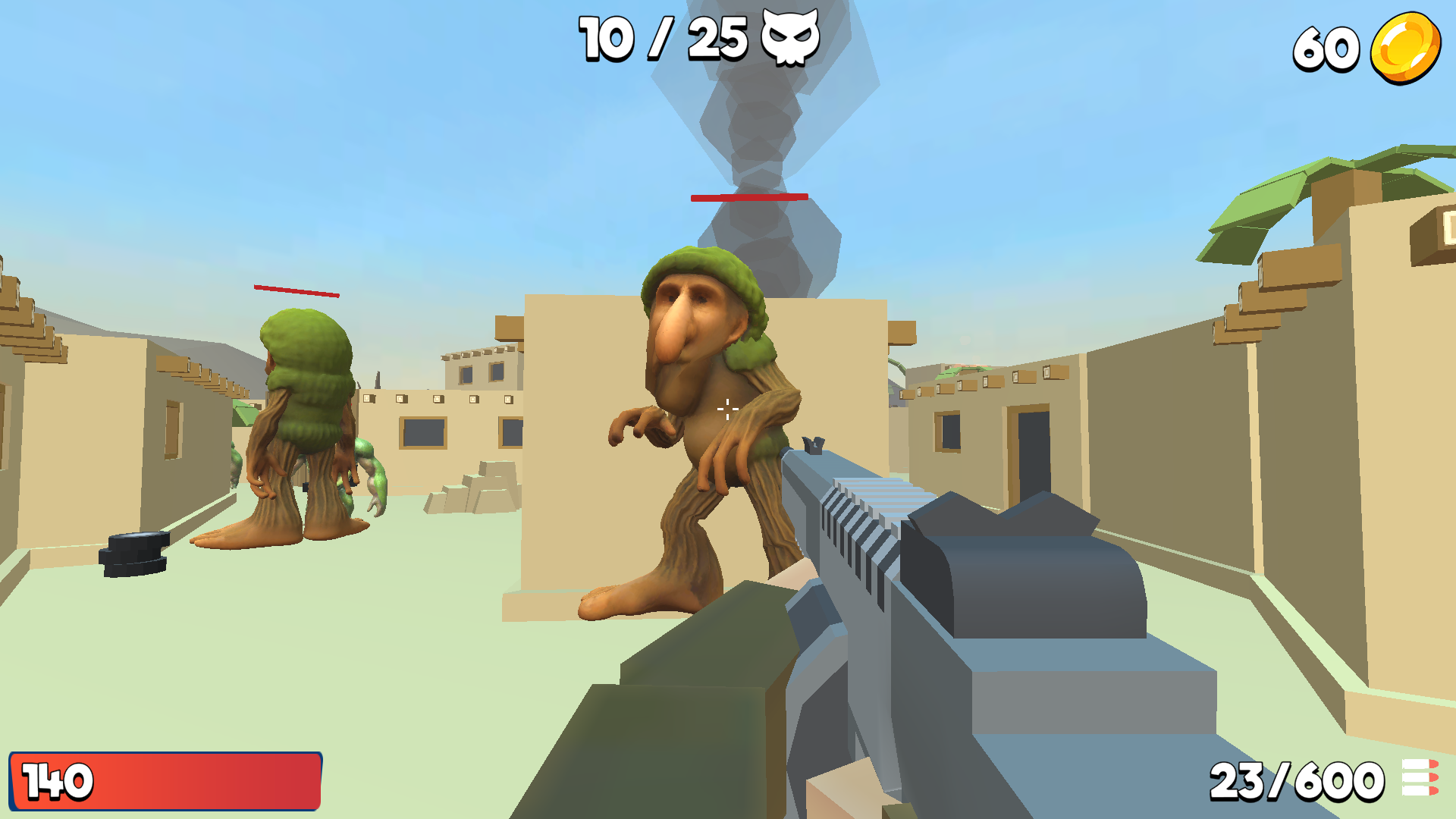This screenshot has height=819, width=1456.
Task: Click the health bar above the nearest enemy
Action: (749, 199)
